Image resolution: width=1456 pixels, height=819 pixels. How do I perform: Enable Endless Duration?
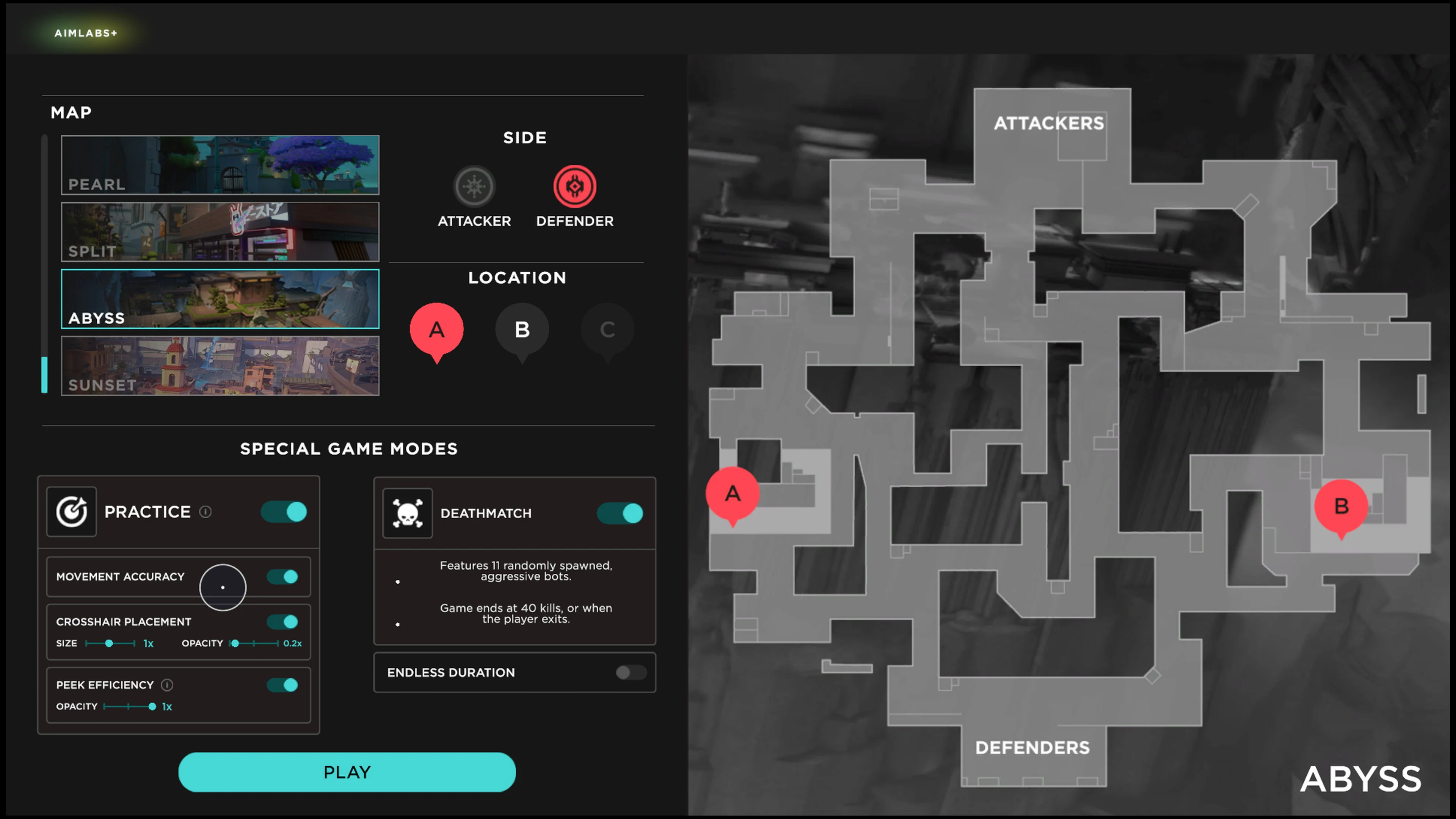(x=631, y=673)
